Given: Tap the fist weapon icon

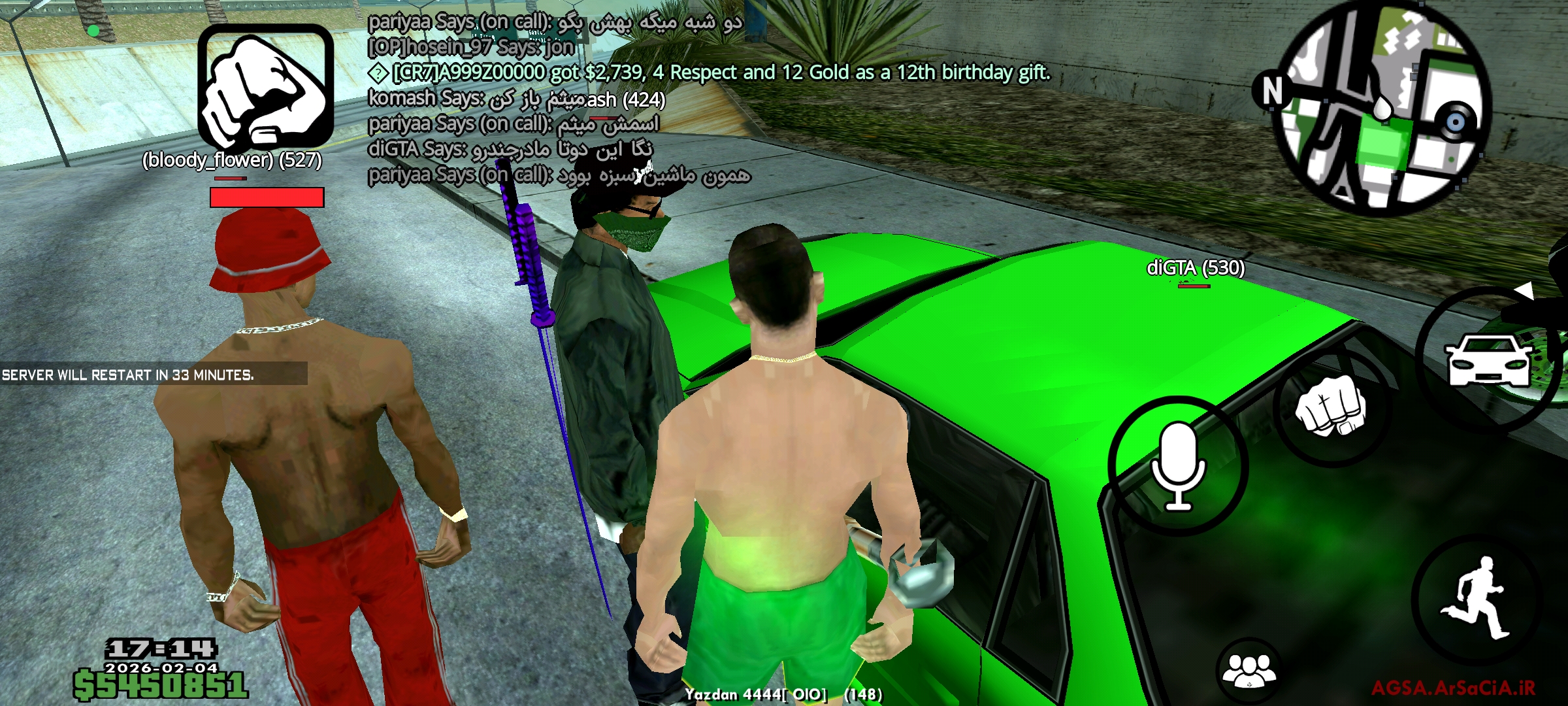Looking at the screenshot, I should tap(265, 86).
